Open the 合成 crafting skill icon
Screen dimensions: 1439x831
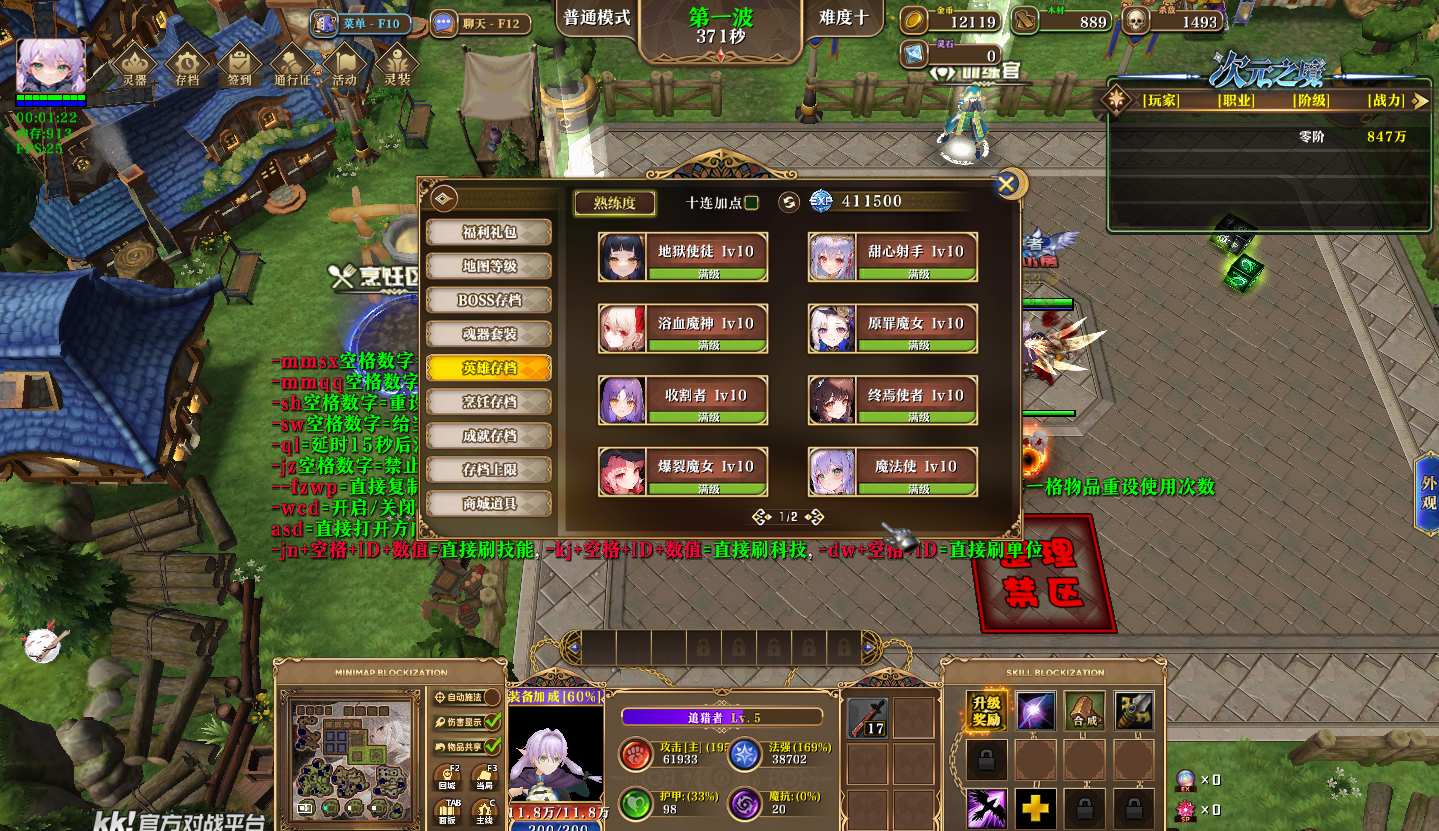1084,711
